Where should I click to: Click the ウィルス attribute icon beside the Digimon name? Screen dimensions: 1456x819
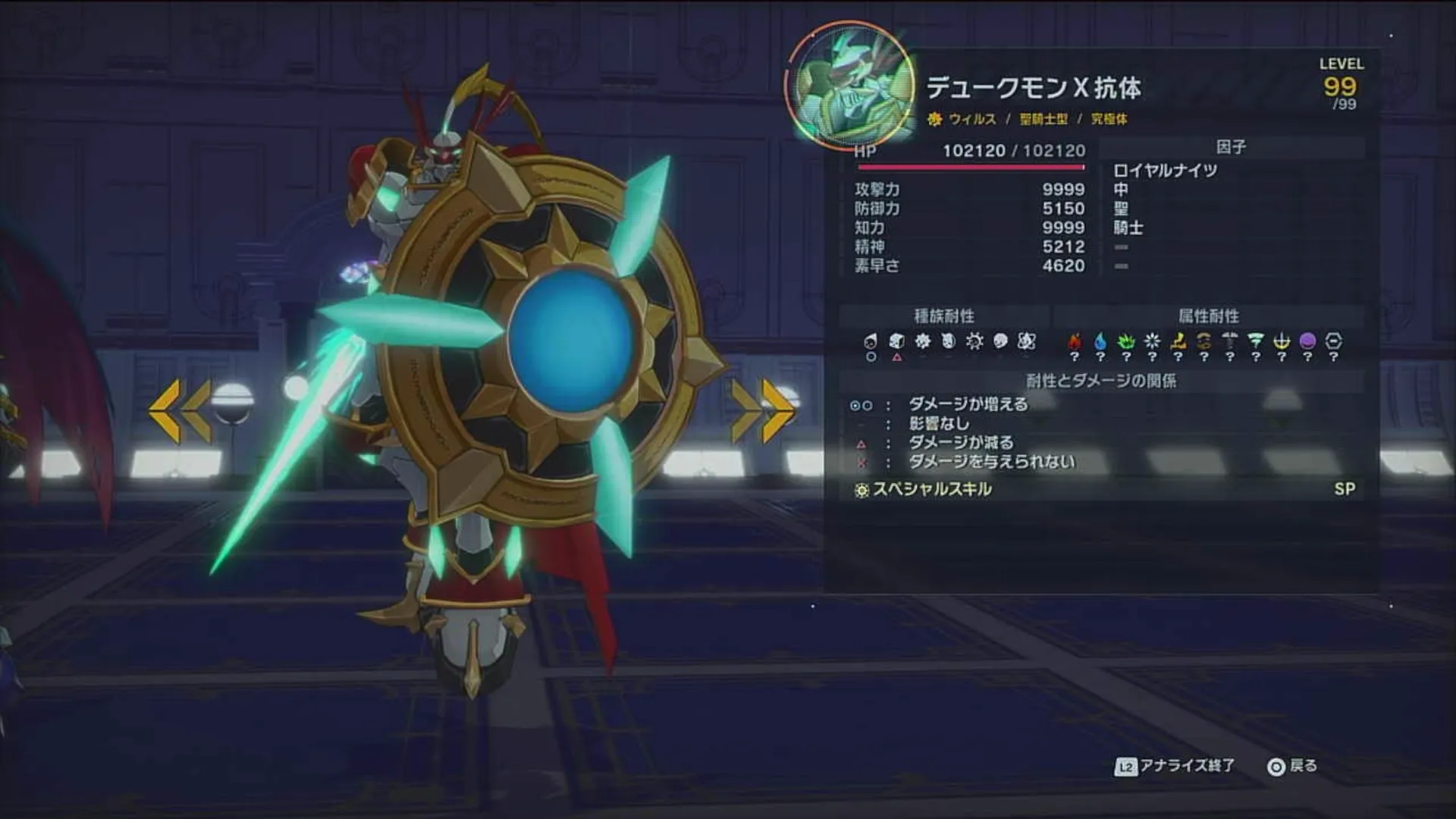[934, 120]
